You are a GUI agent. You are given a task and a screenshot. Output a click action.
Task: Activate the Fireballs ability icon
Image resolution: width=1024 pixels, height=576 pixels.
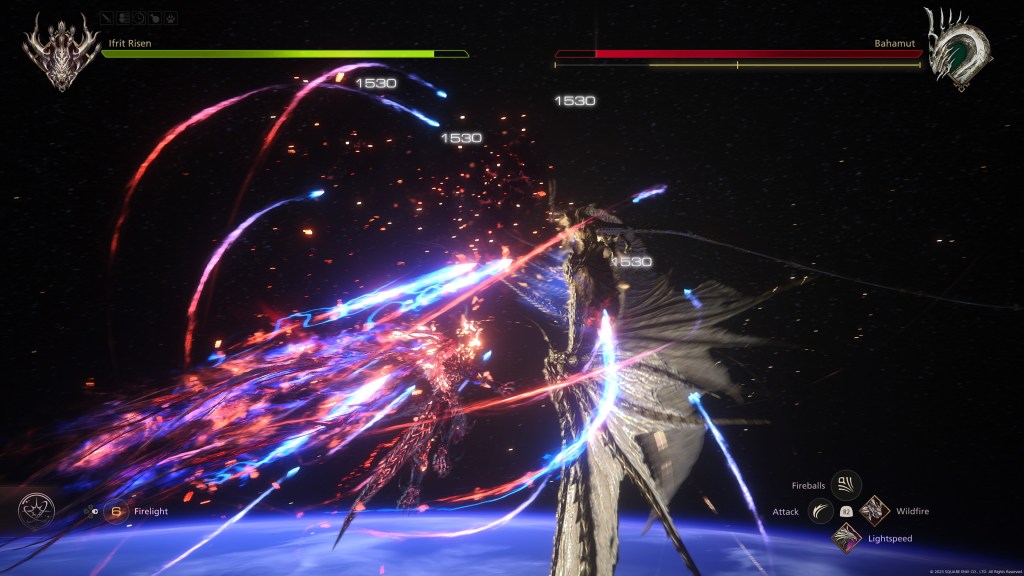(846, 486)
